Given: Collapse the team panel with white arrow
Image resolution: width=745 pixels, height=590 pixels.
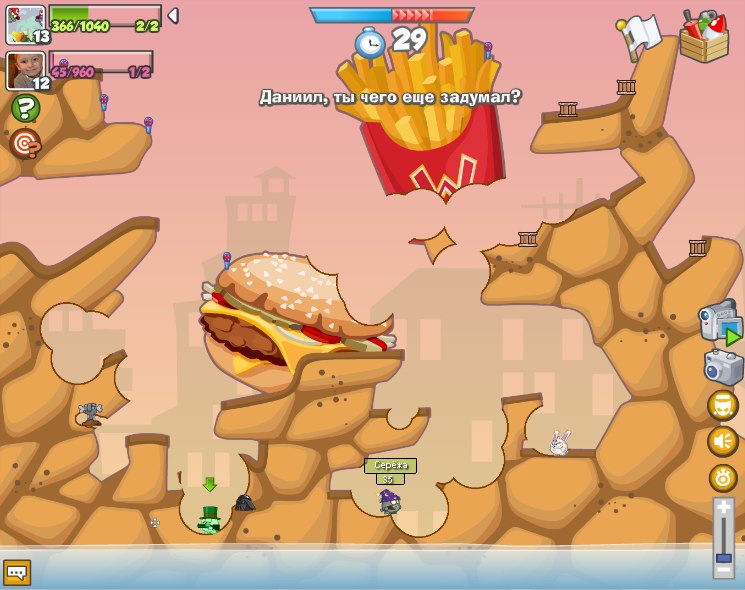Looking at the screenshot, I should click(x=173, y=16).
